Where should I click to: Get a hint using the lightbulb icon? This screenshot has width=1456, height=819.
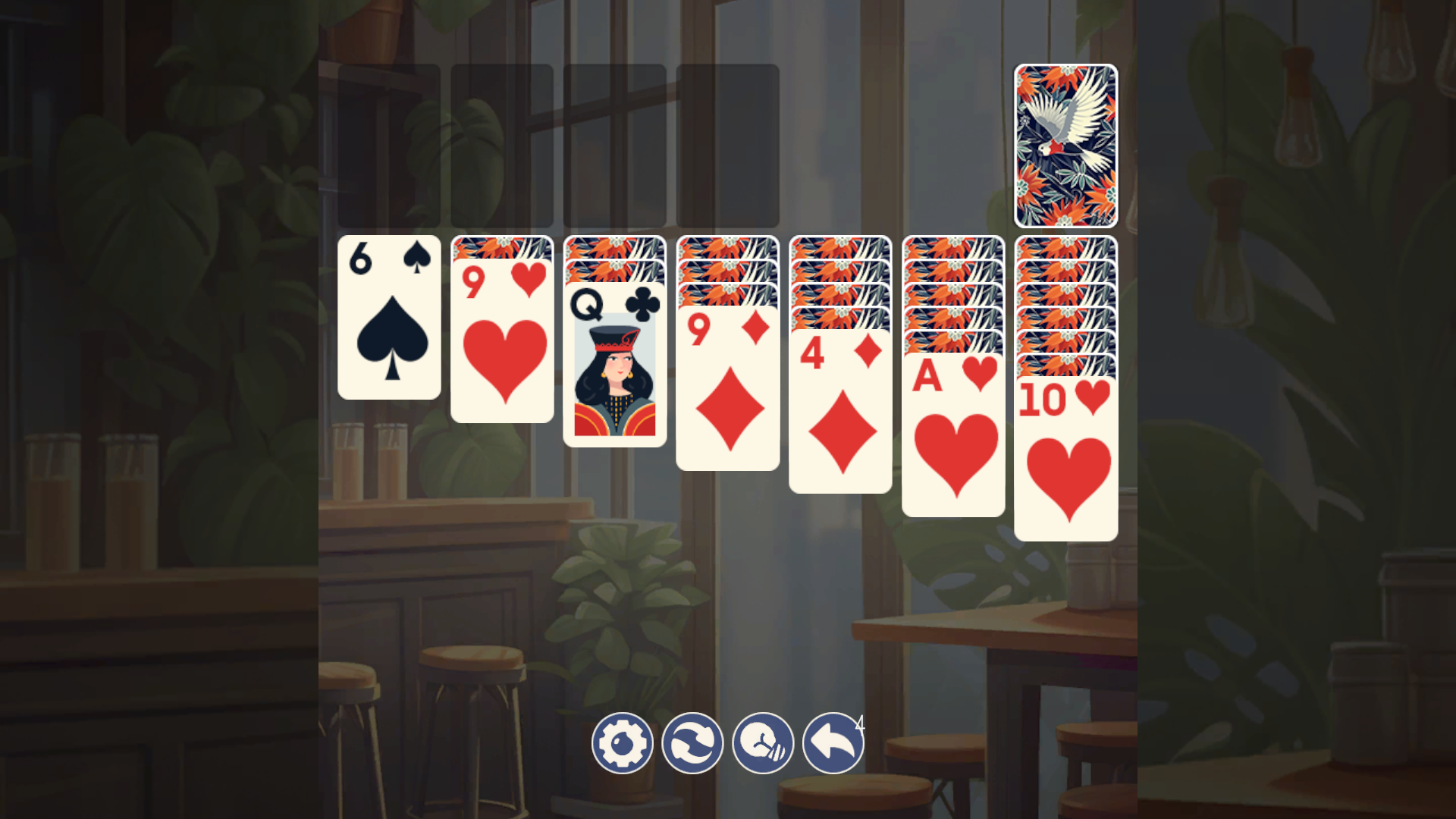click(x=761, y=743)
